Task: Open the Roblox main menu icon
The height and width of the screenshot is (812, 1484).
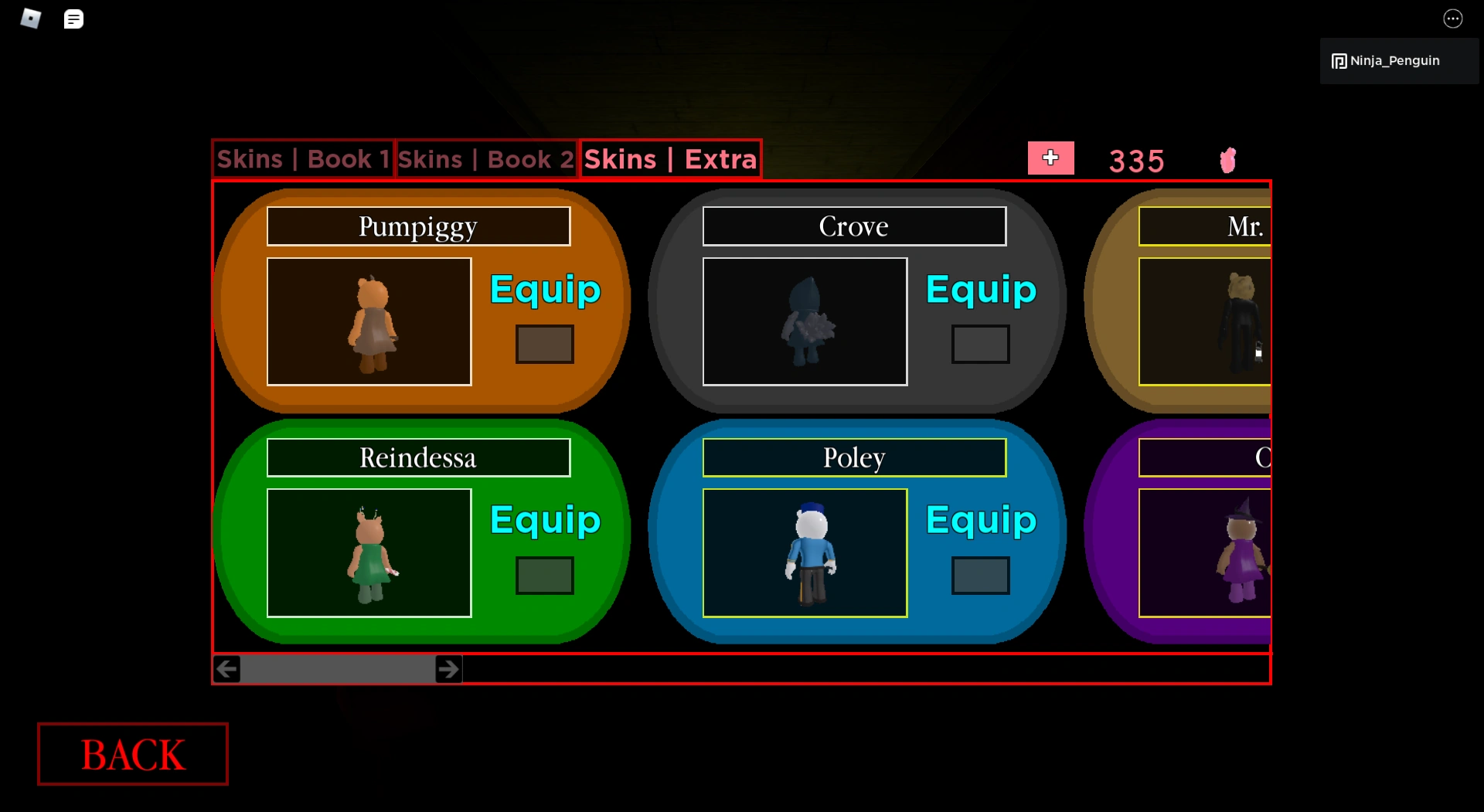Action: (x=29, y=18)
